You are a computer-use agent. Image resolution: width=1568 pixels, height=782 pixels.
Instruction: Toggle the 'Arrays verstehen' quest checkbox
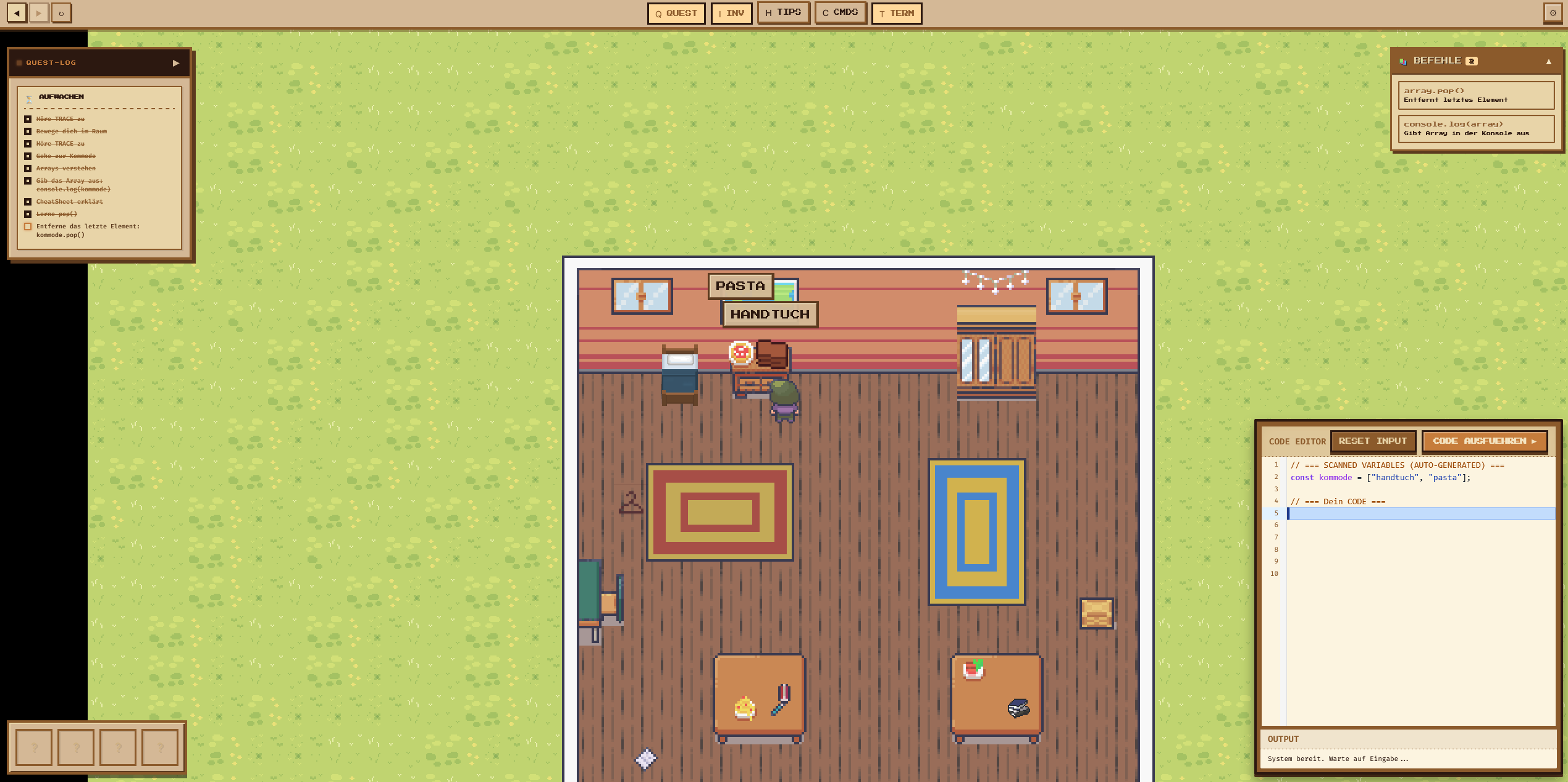pyautogui.click(x=28, y=168)
